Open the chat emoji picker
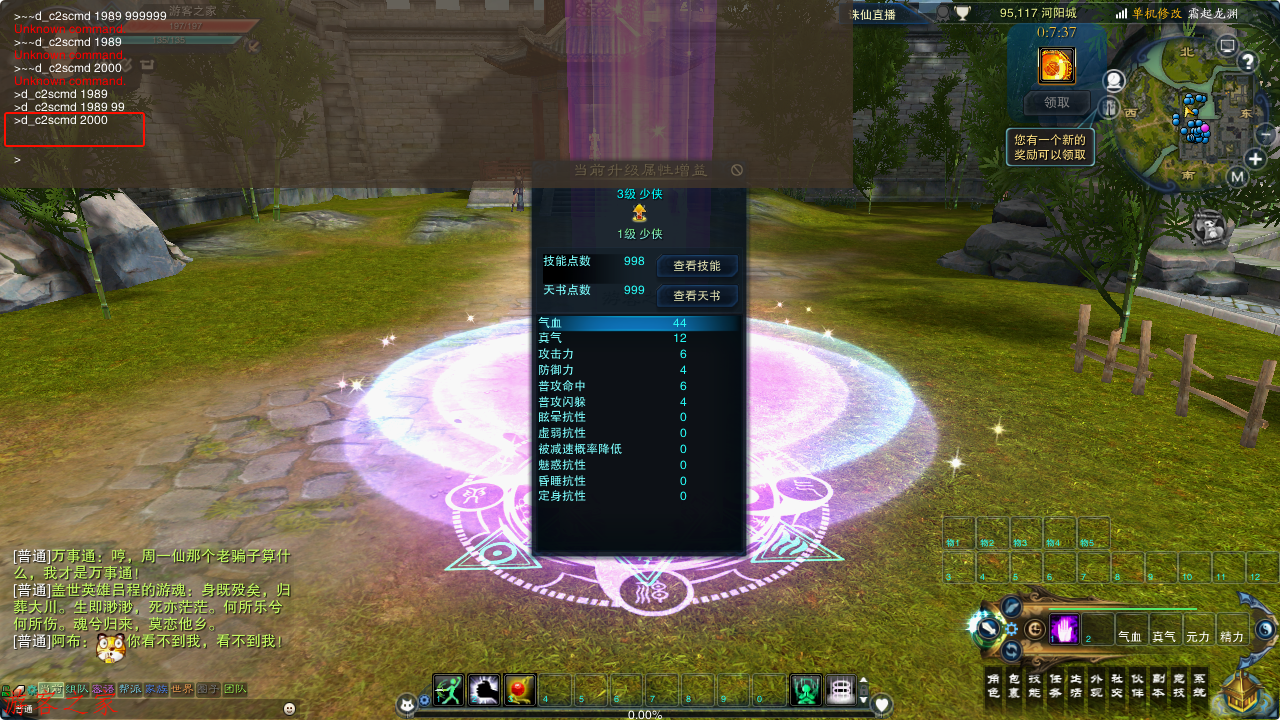This screenshot has width=1280, height=720. [290, 708]
